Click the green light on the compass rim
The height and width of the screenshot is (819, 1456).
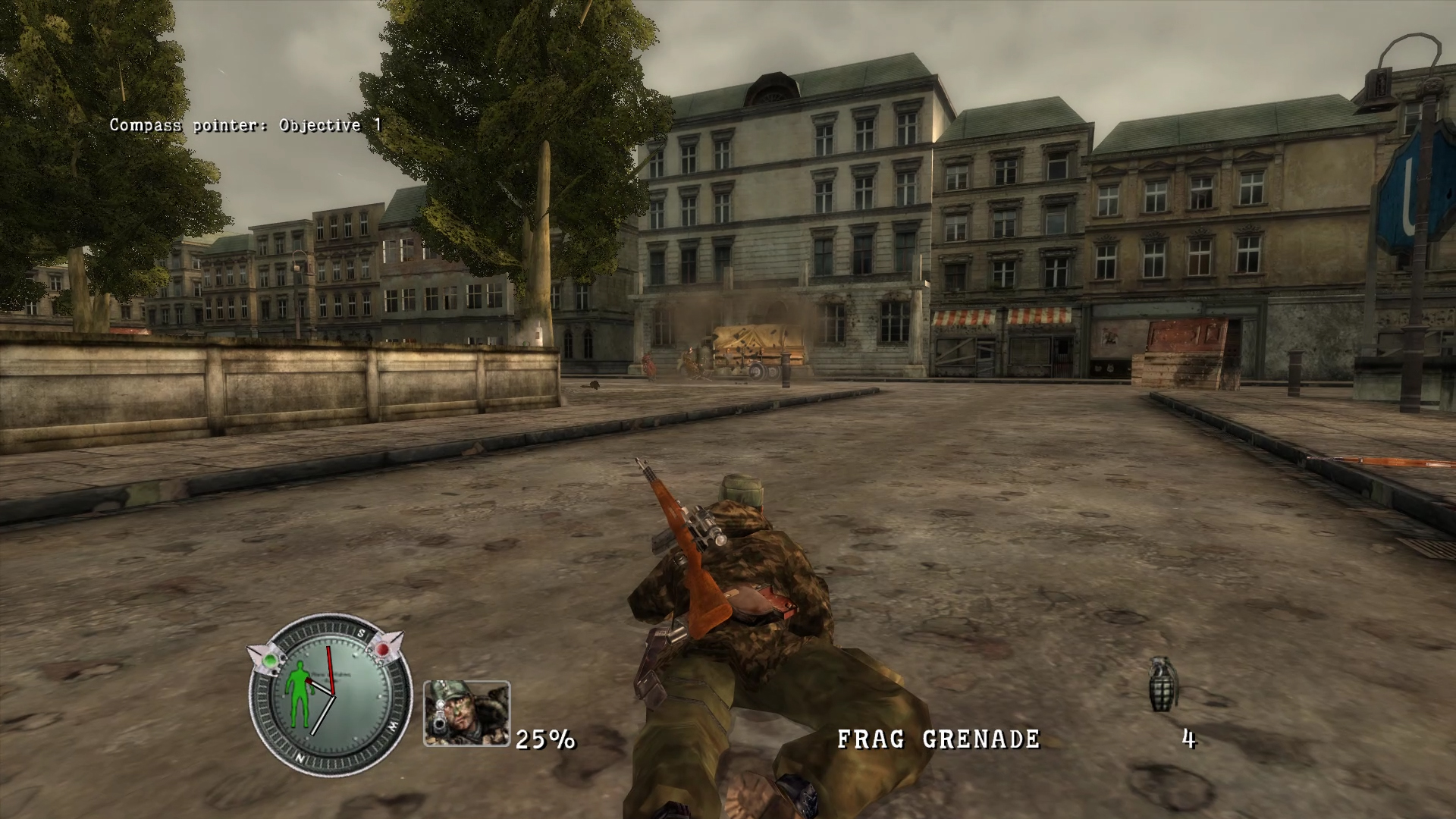click(x=271, y=659)
